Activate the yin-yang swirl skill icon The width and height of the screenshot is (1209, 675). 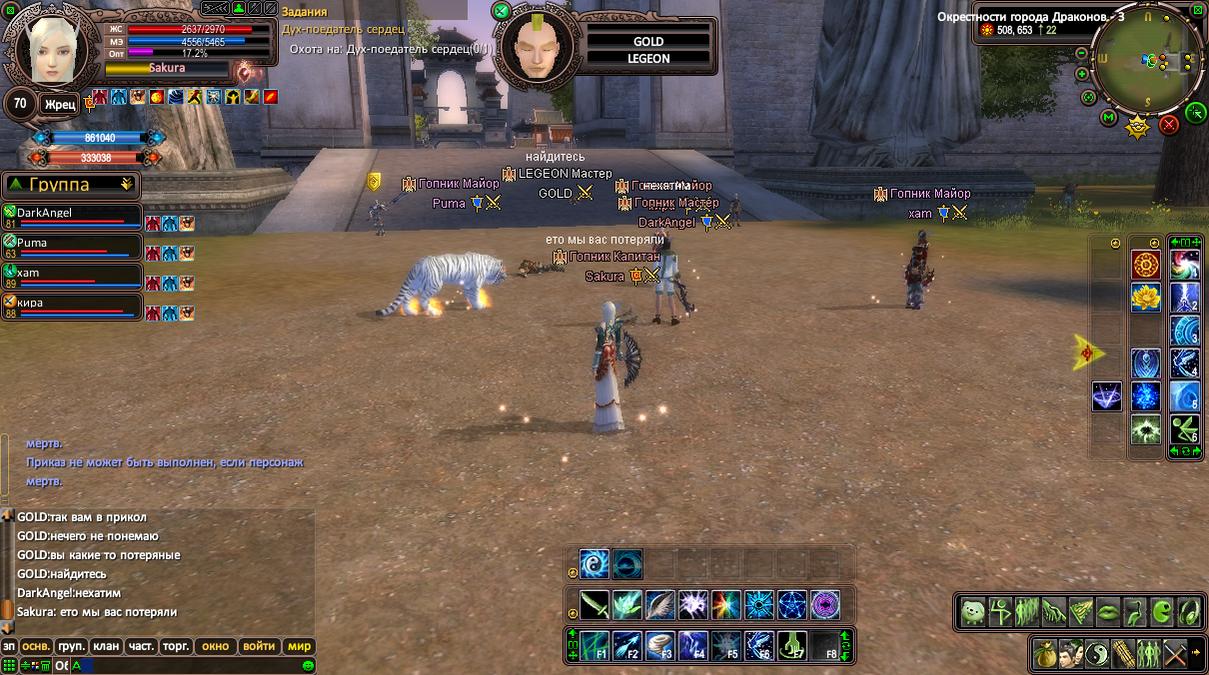click(595, 564)
